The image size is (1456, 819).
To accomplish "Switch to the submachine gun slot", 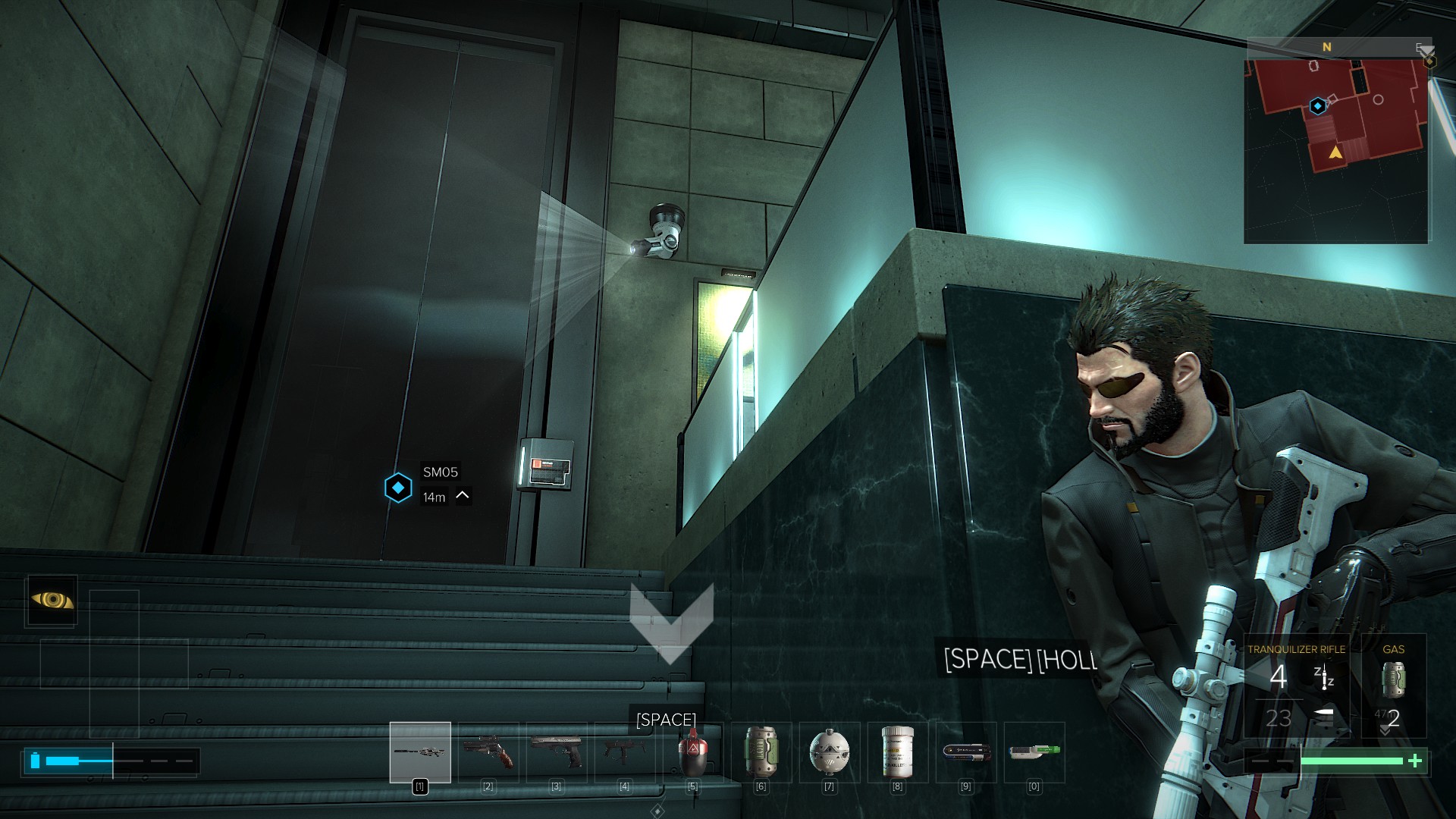I will pyautogui.click(x=625, y=752).
